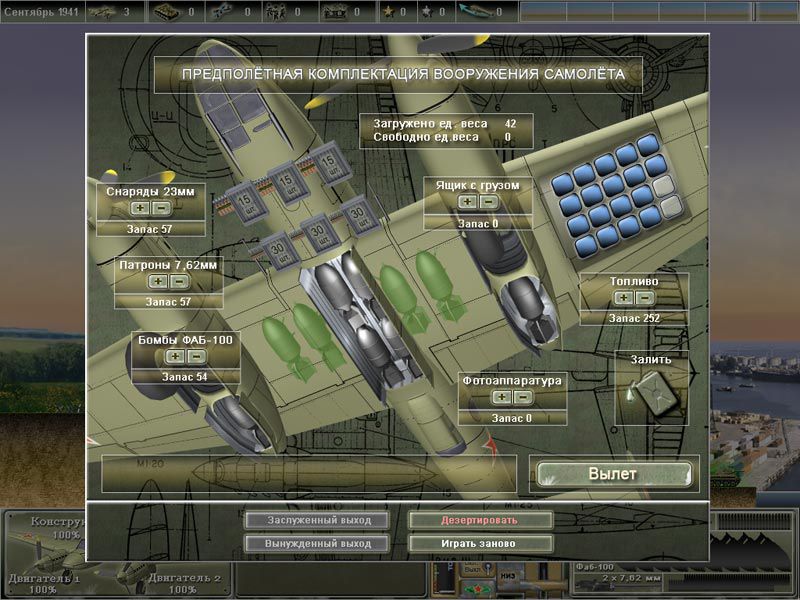The width and height of the screenshot is (800, 600).
Task: Remove a Бомбы ФАБ-100 bomb
Action: (x=194, y=356)
